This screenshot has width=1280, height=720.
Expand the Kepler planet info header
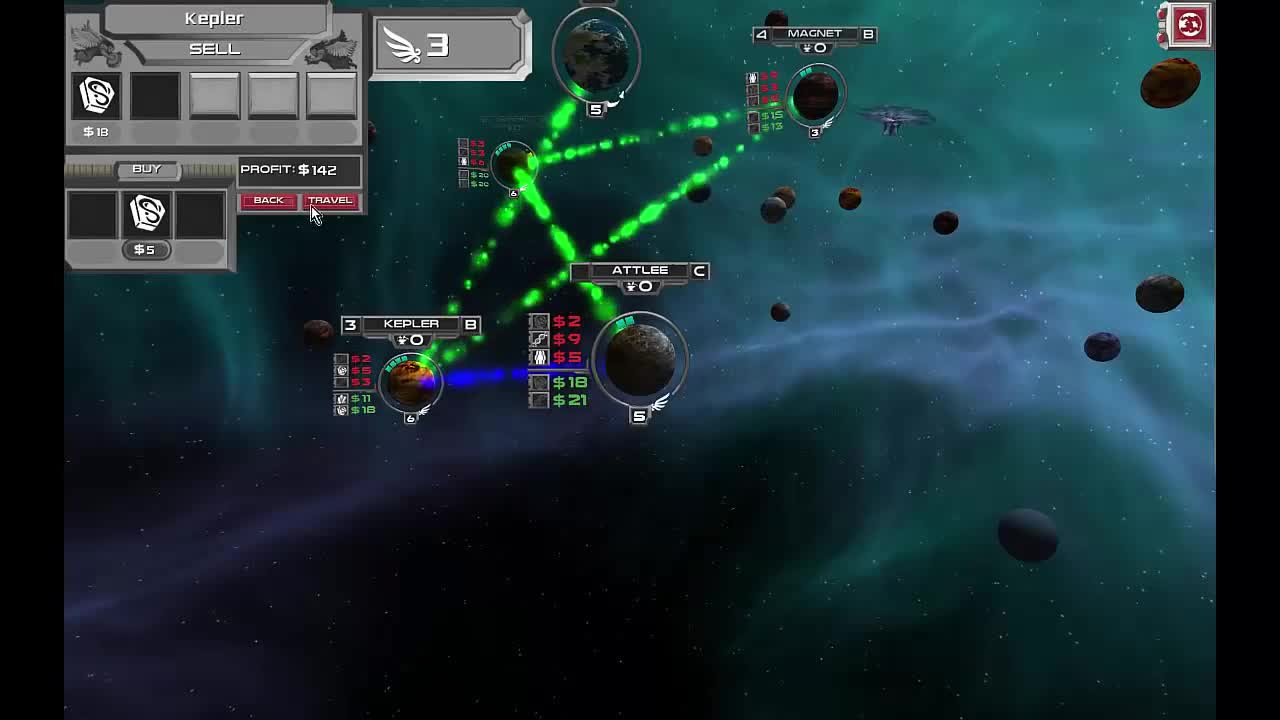[x=413, y=323]
